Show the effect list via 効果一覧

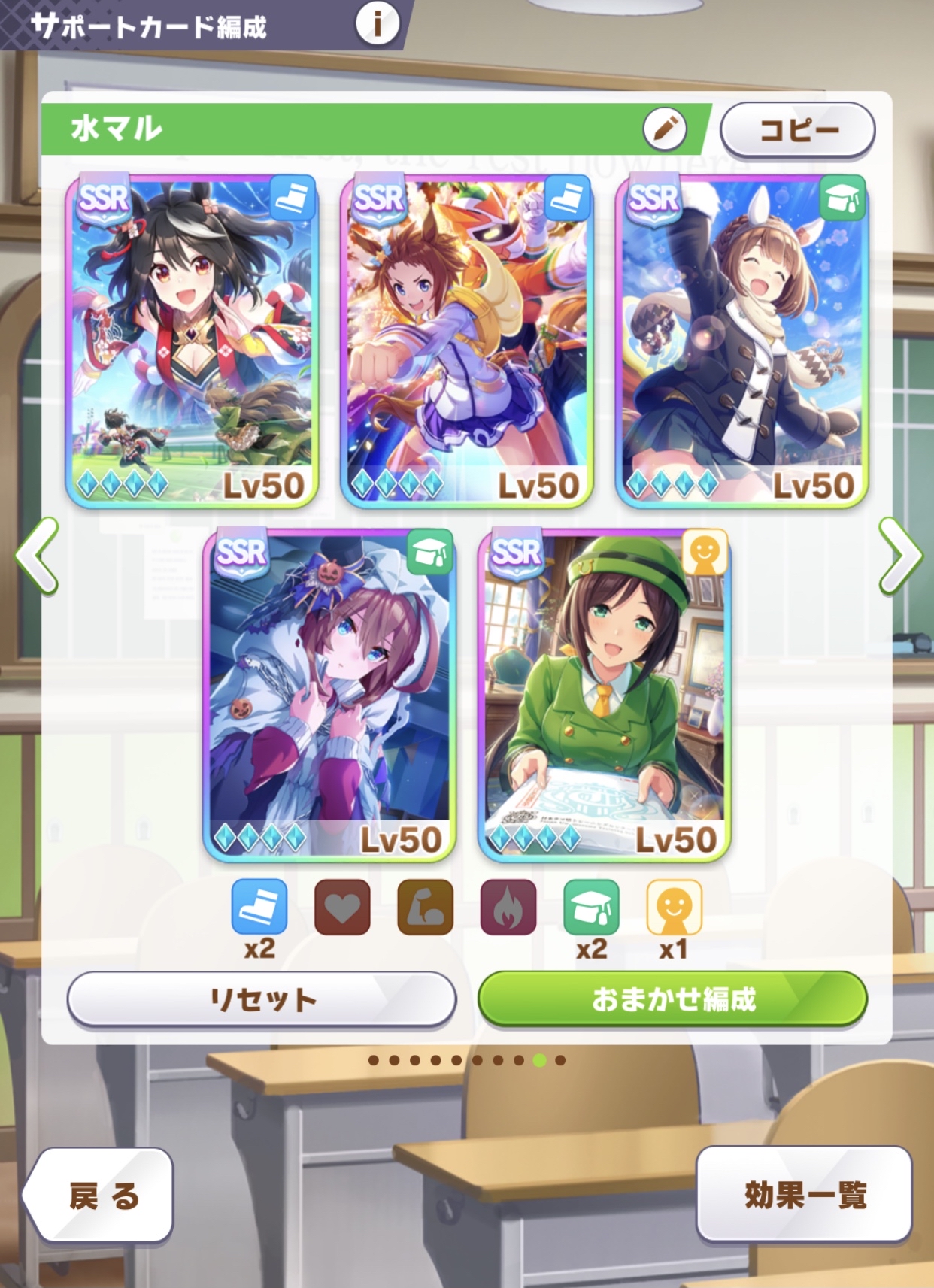pyautogui.click(x=803, y=1194)
